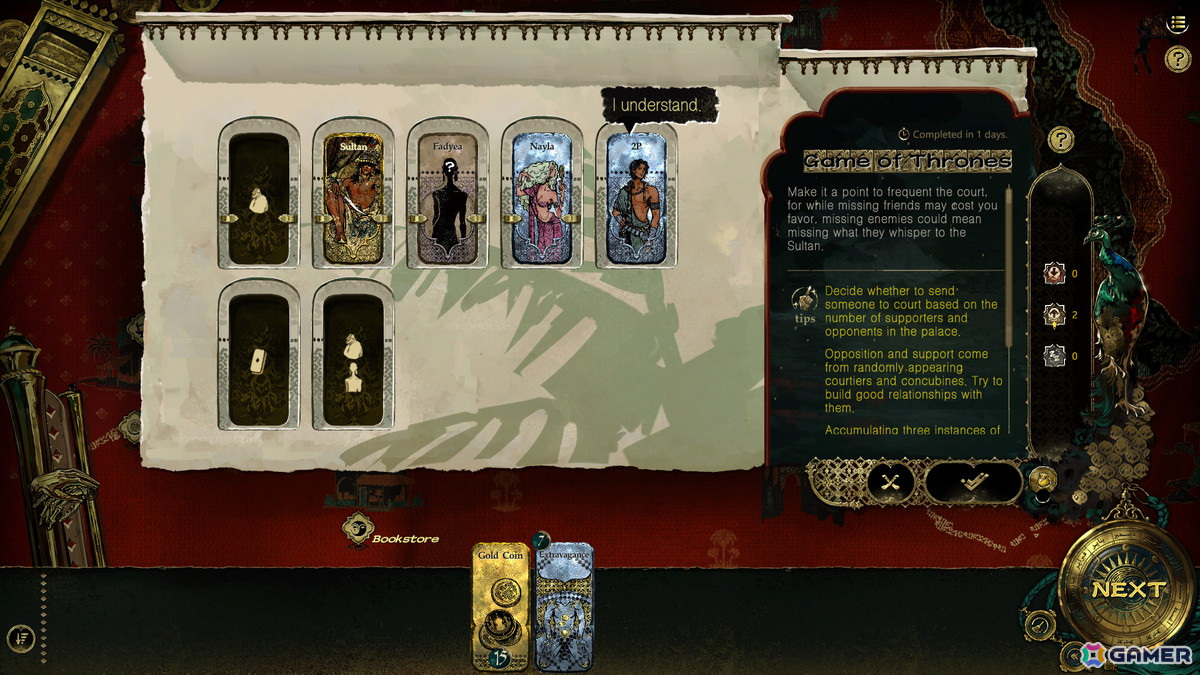Screen dimensions: 1200x675
Task: Click the gold pouch icon beside the confirm button
Action: (1042, 478)
